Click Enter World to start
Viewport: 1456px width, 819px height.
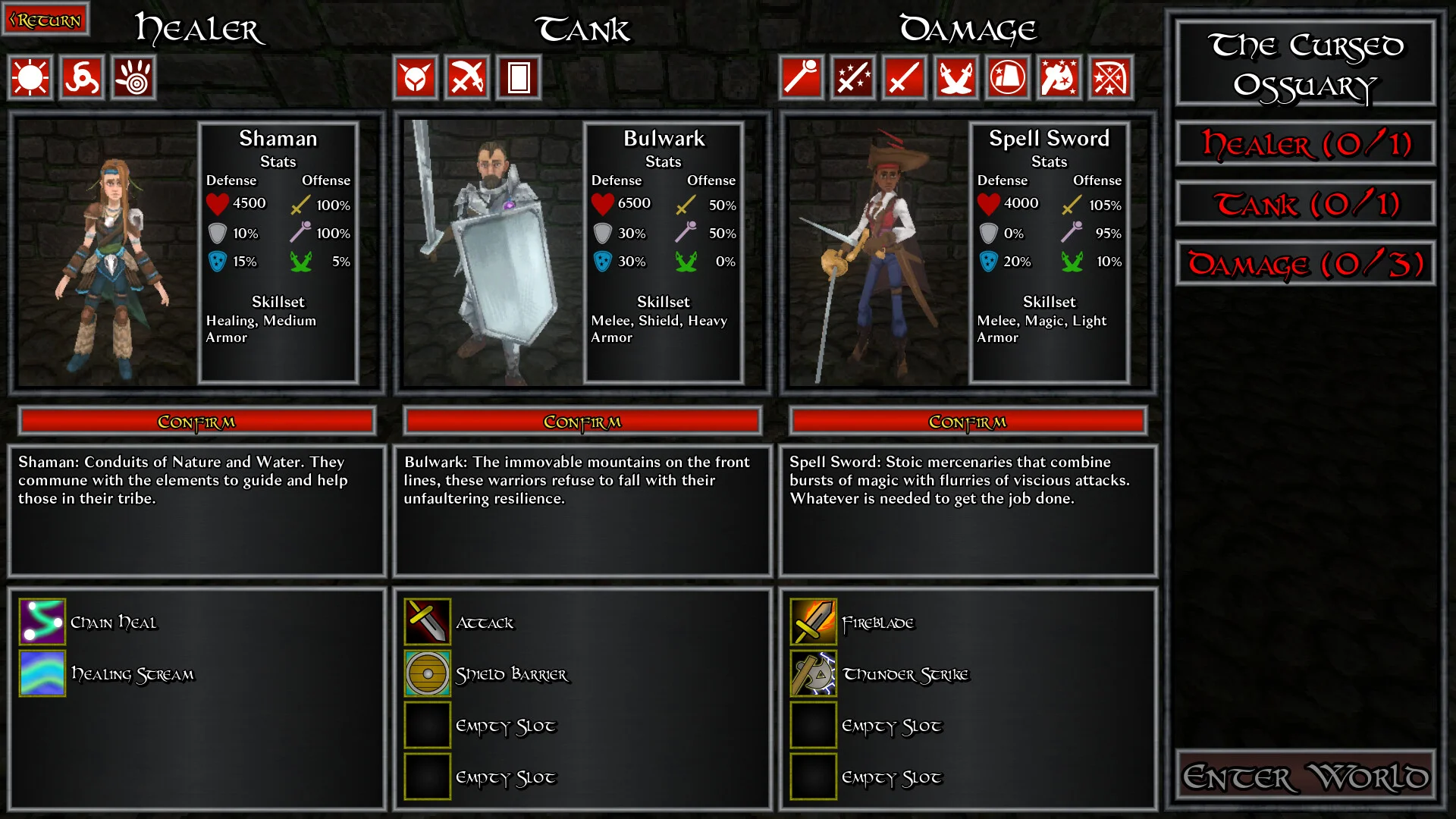[x=1305, y=776]
